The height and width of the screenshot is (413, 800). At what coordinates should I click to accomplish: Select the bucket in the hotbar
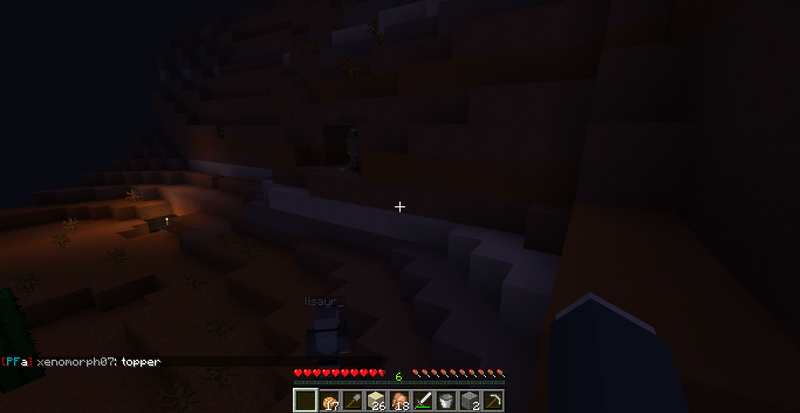(x=448, y=400)
